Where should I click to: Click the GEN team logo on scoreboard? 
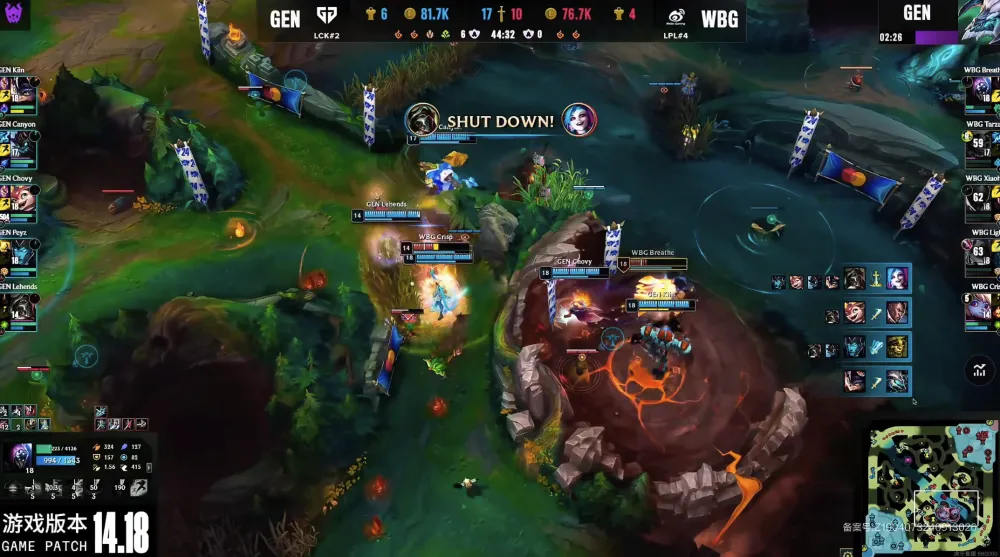tap(326, 17)
